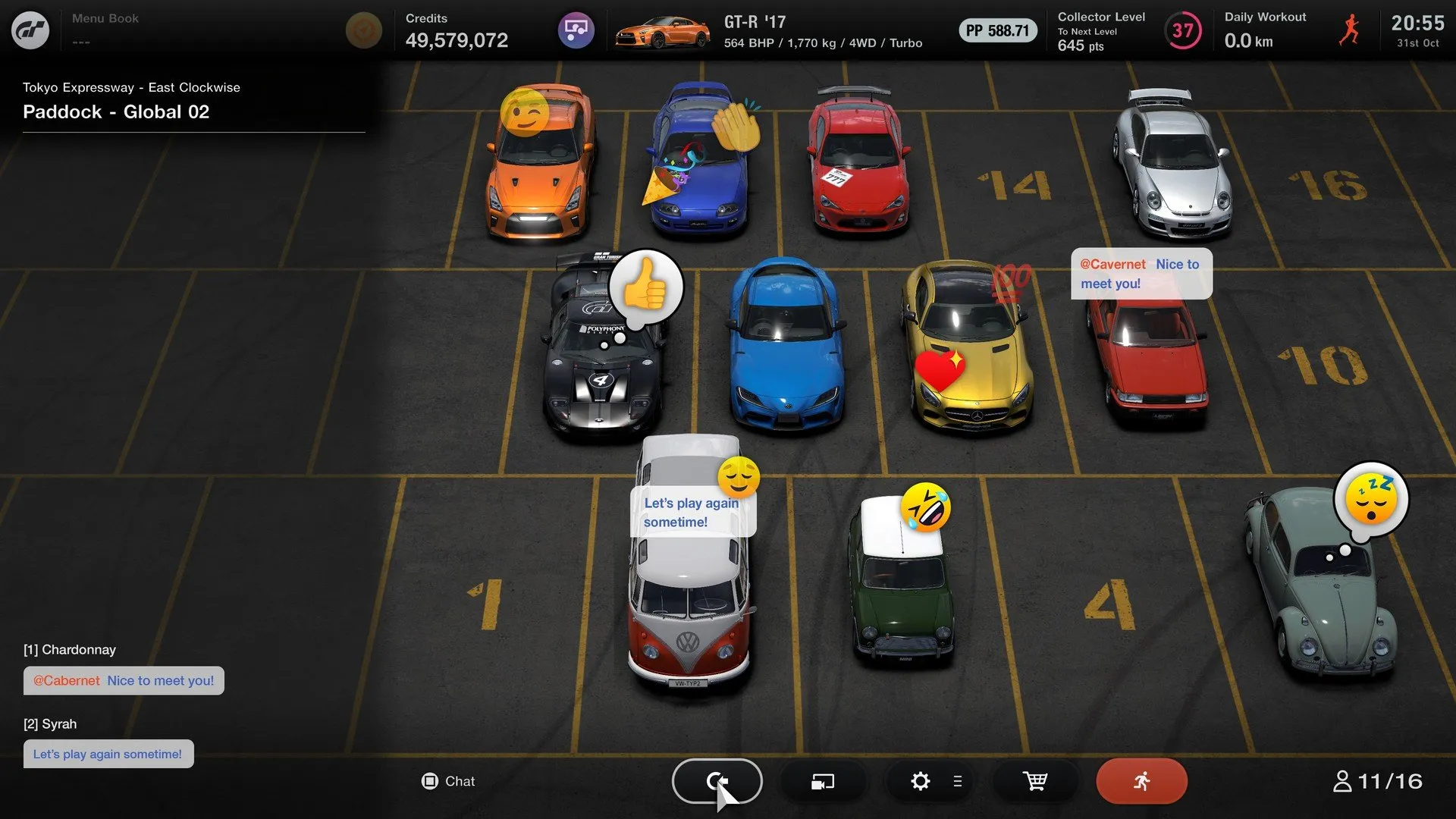Open the camera view button
Viewport: 1456px width, 819px height.
click(x=823, y=781)
